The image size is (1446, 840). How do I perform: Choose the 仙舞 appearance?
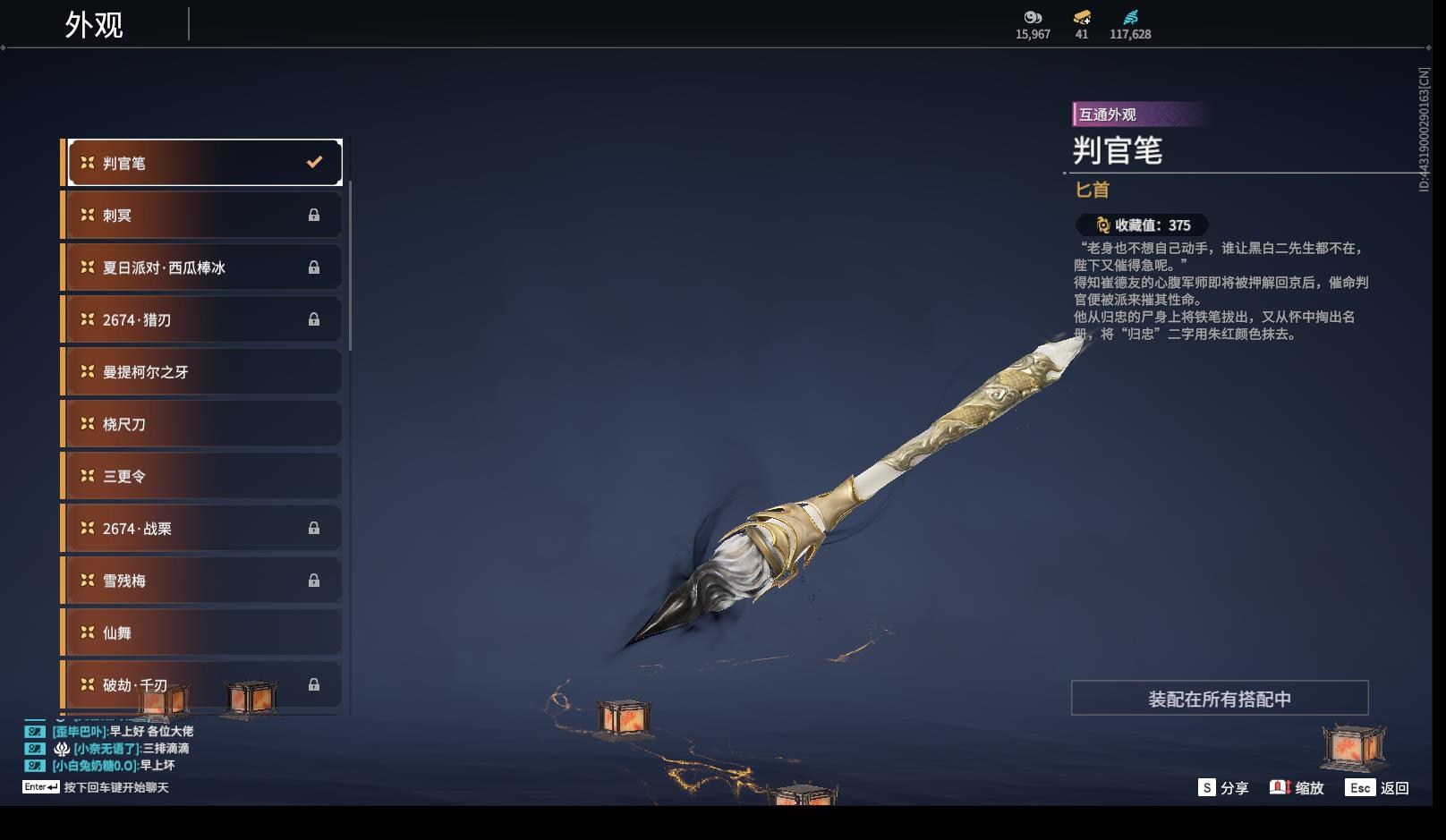click(205, 632)
